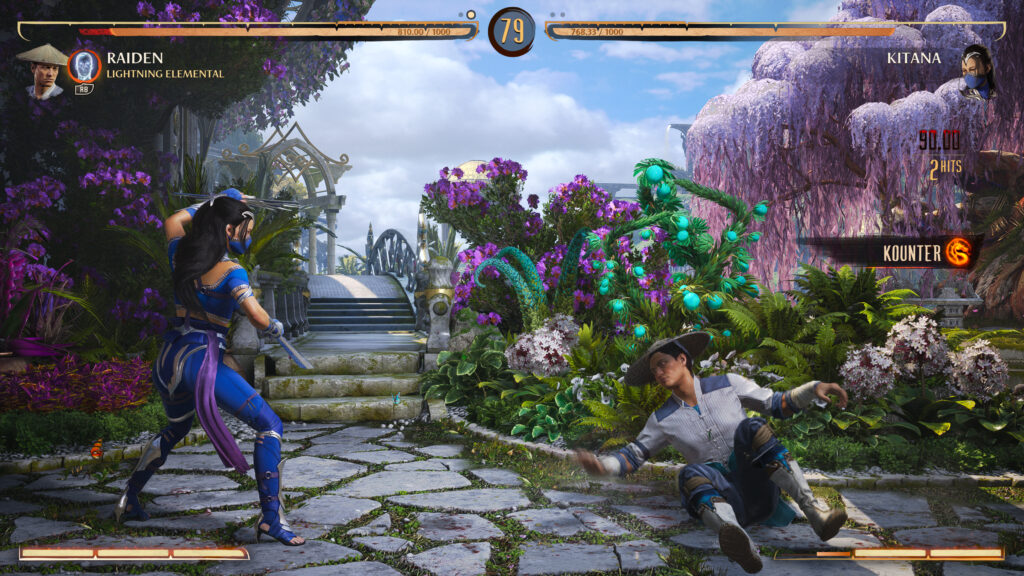Click the Kitana player portrait
Viewport: 1024px width, 576px height.
[977, 72]
